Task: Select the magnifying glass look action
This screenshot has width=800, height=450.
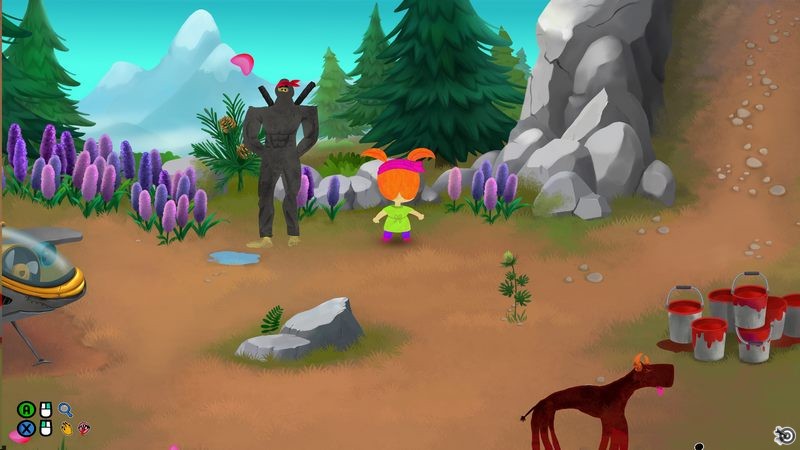Action: pos(66,409)
